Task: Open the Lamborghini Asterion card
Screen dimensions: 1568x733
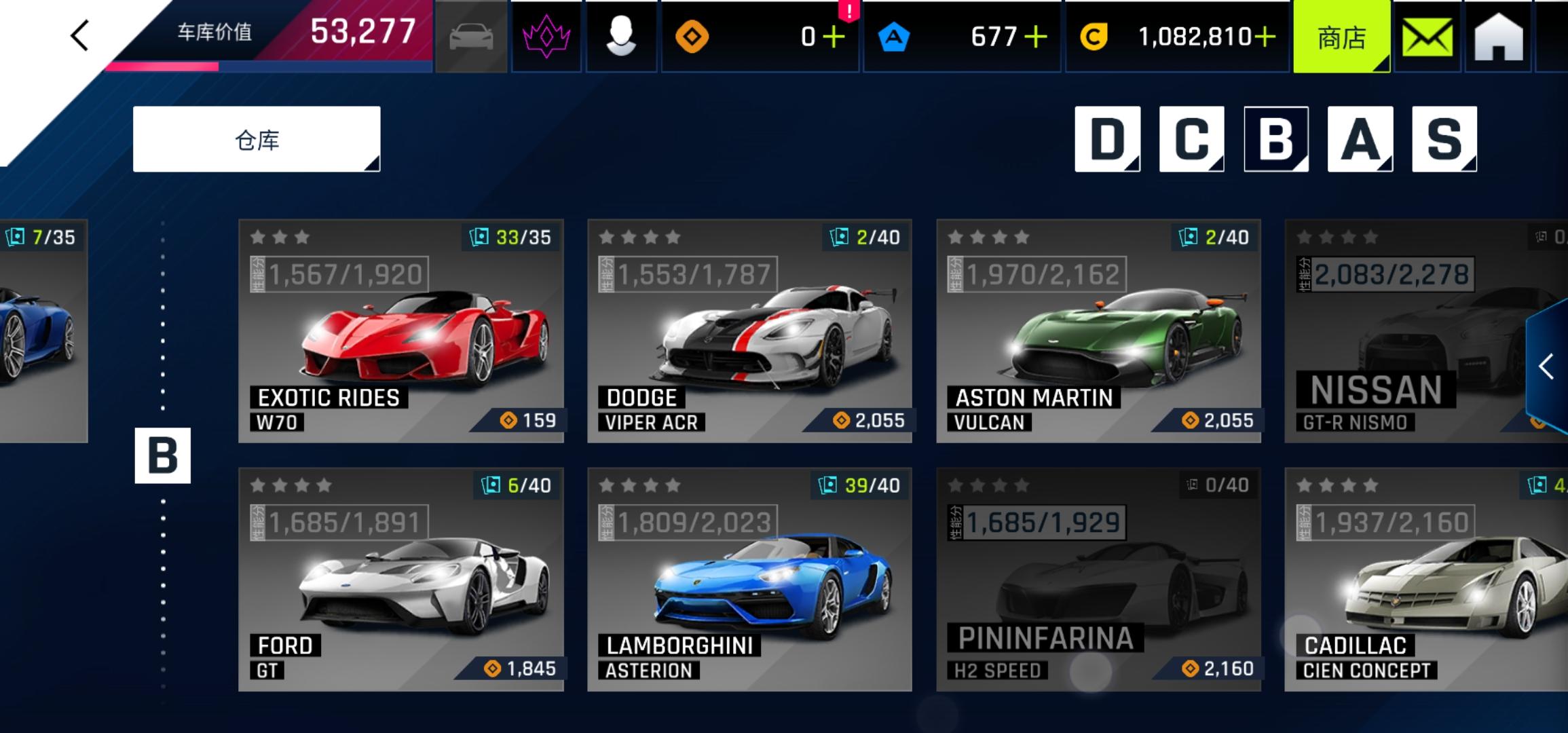Action: point(749,579)
